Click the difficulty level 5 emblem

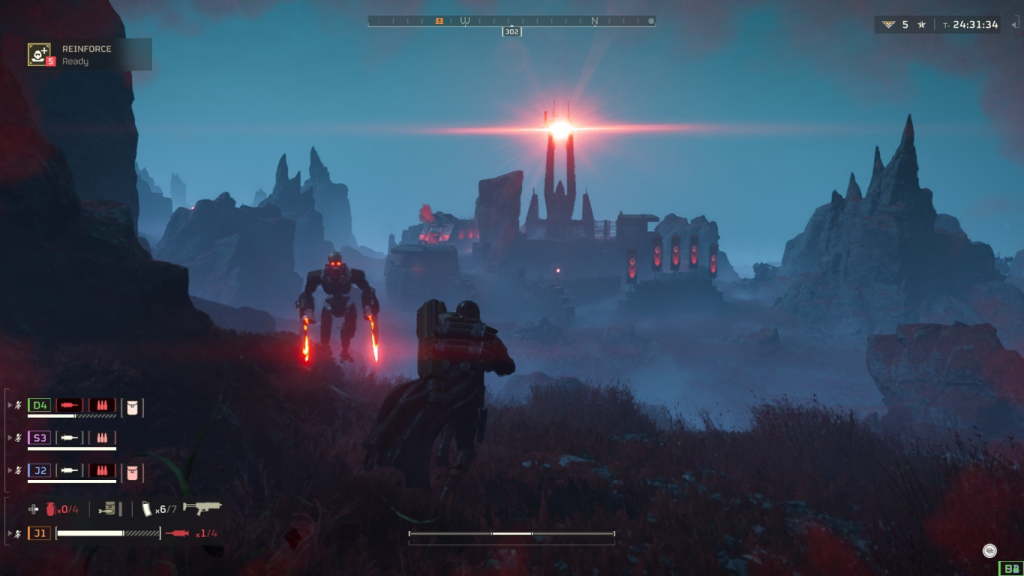[x=888, y=24]
